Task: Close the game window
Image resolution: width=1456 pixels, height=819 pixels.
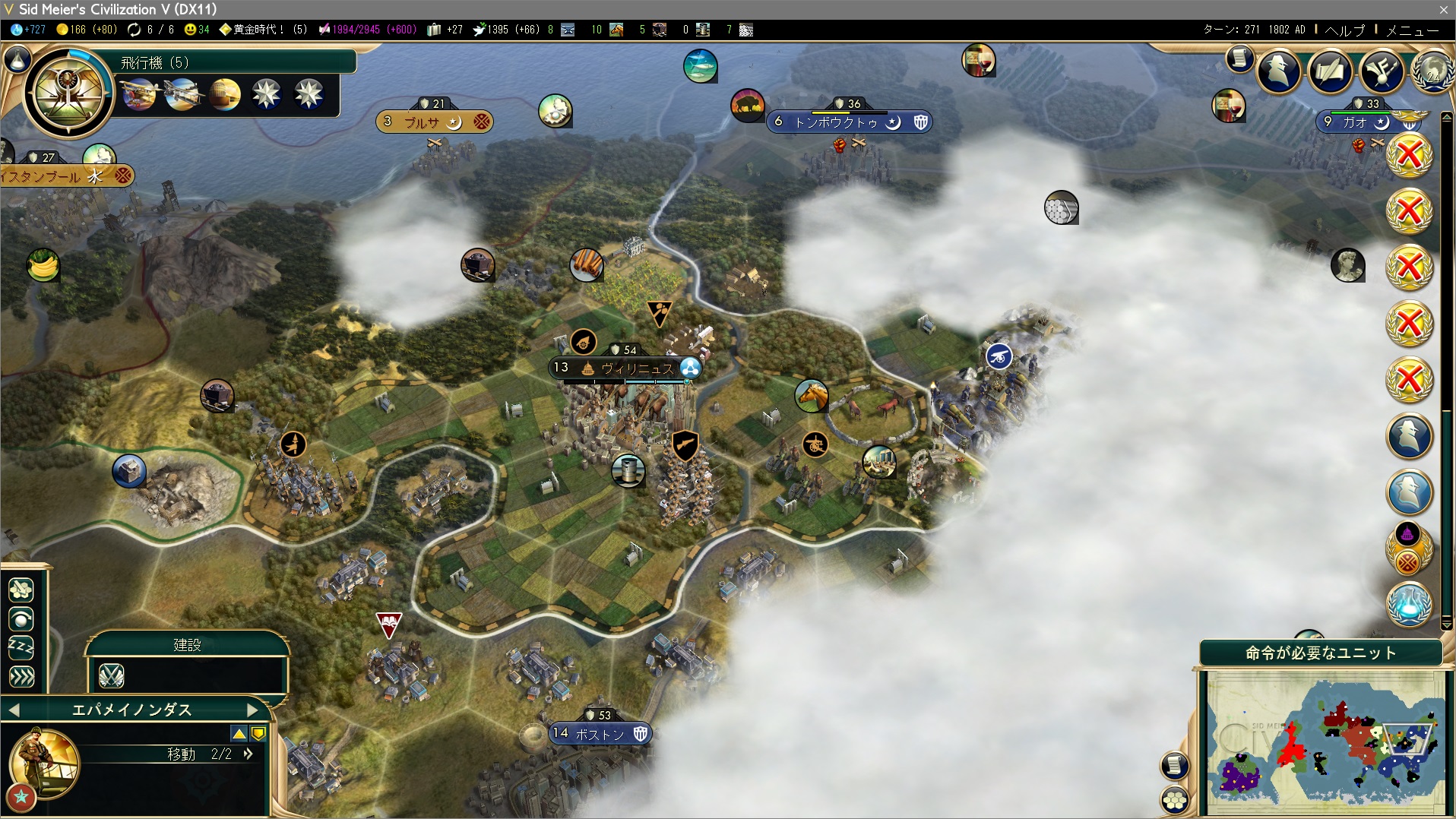Action: pyautogui.click(x=1443, y=10)
